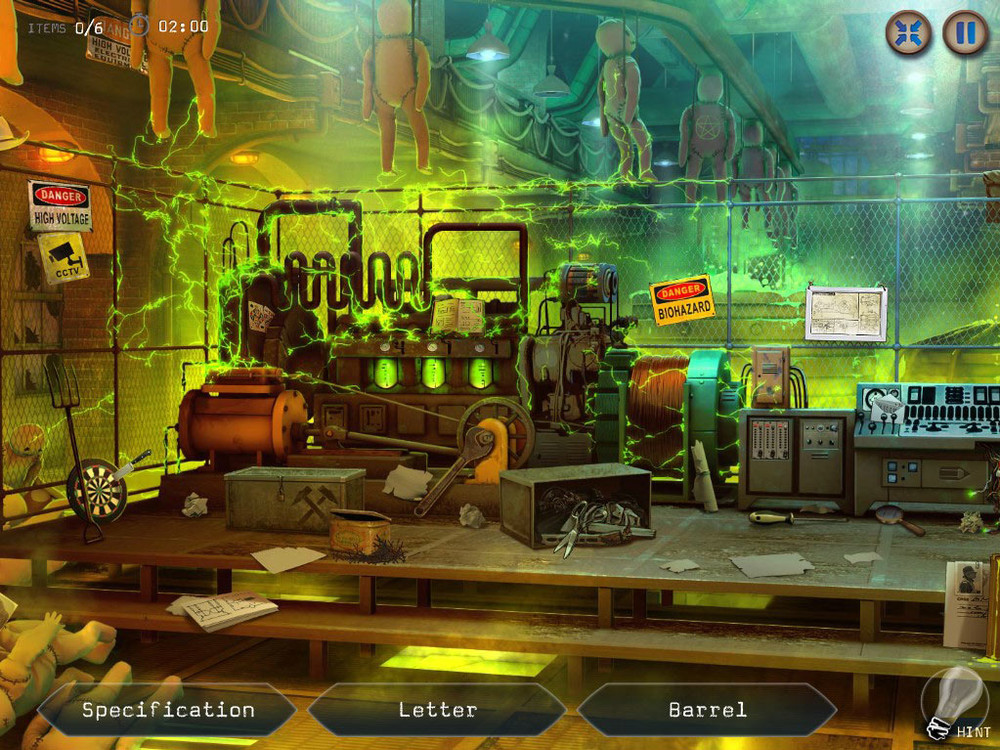The height and width of the screenshot is (750, 1000).
Task: Pause the game
Action: click(x=965, y=33)
